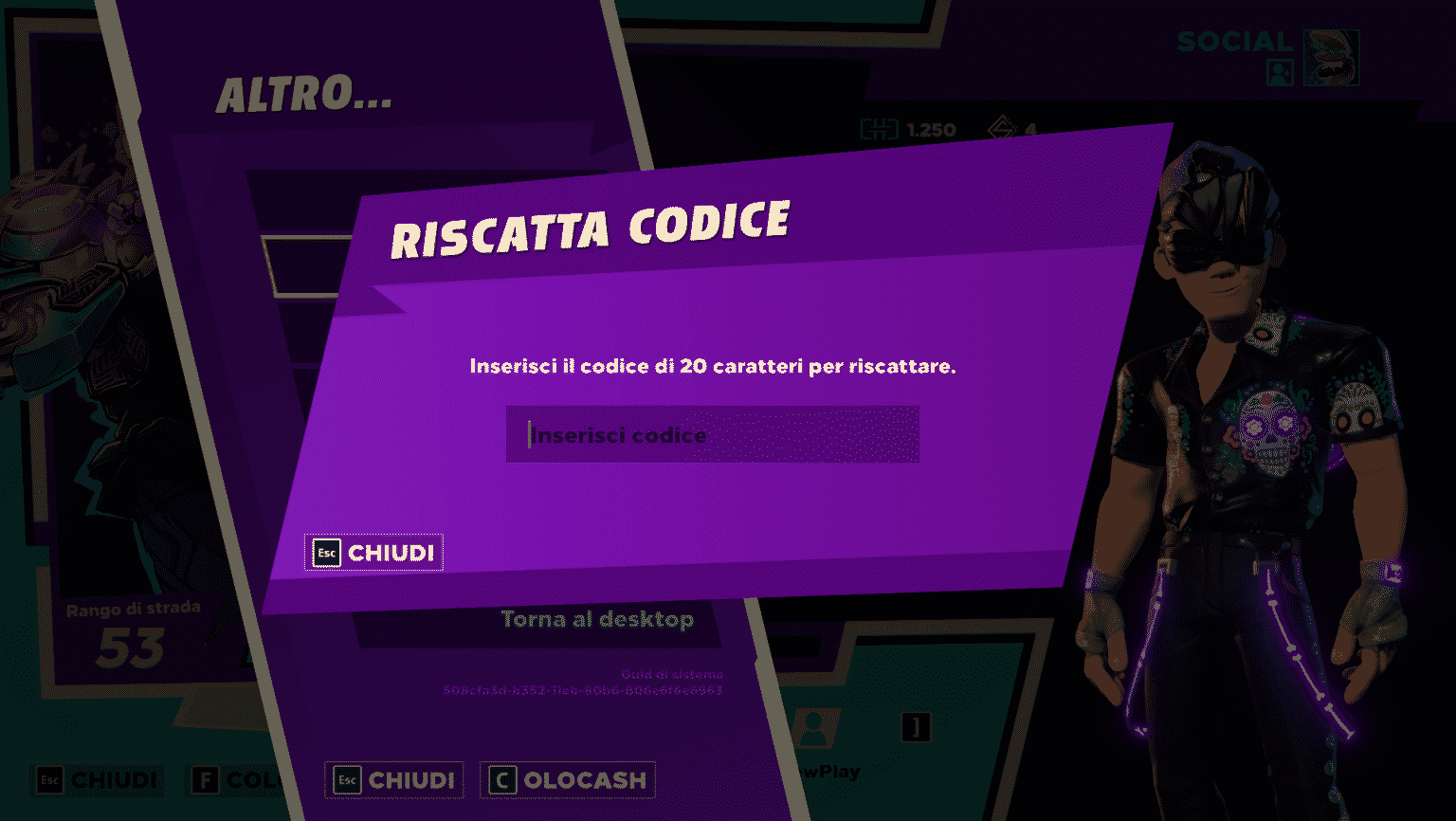1456x821 pixels.
Task: Click the bottom-left CHIUDI button
Action: click(x=95, y=781)
